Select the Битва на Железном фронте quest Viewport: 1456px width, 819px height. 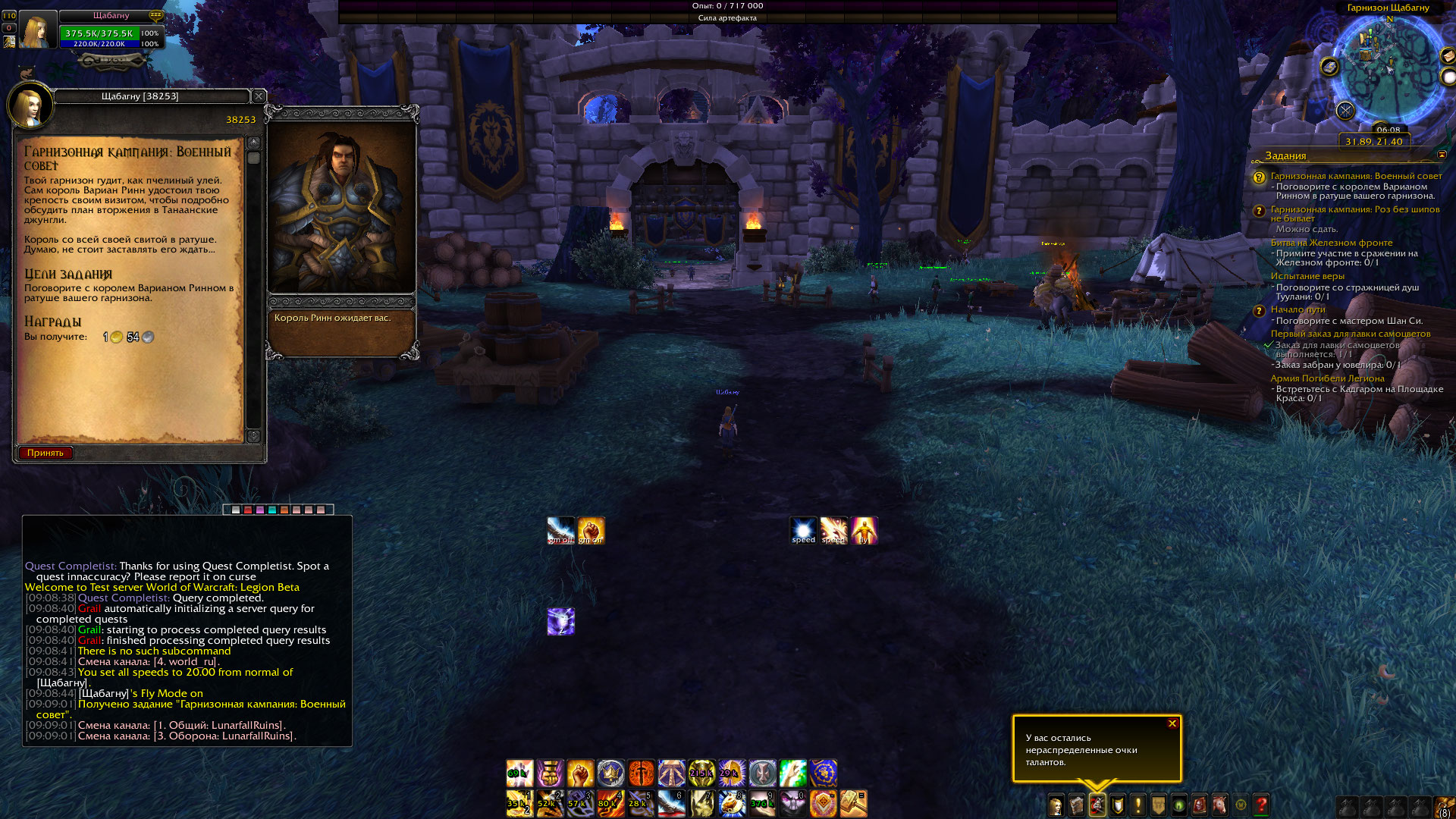[x=1331, y=243]
